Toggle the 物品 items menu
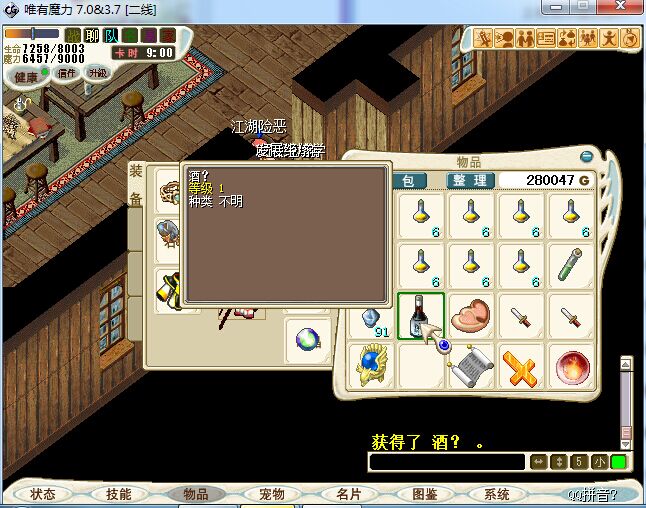The width and height of the screenshot is (646, 508). pyautogui.click(x=195, y=494)
